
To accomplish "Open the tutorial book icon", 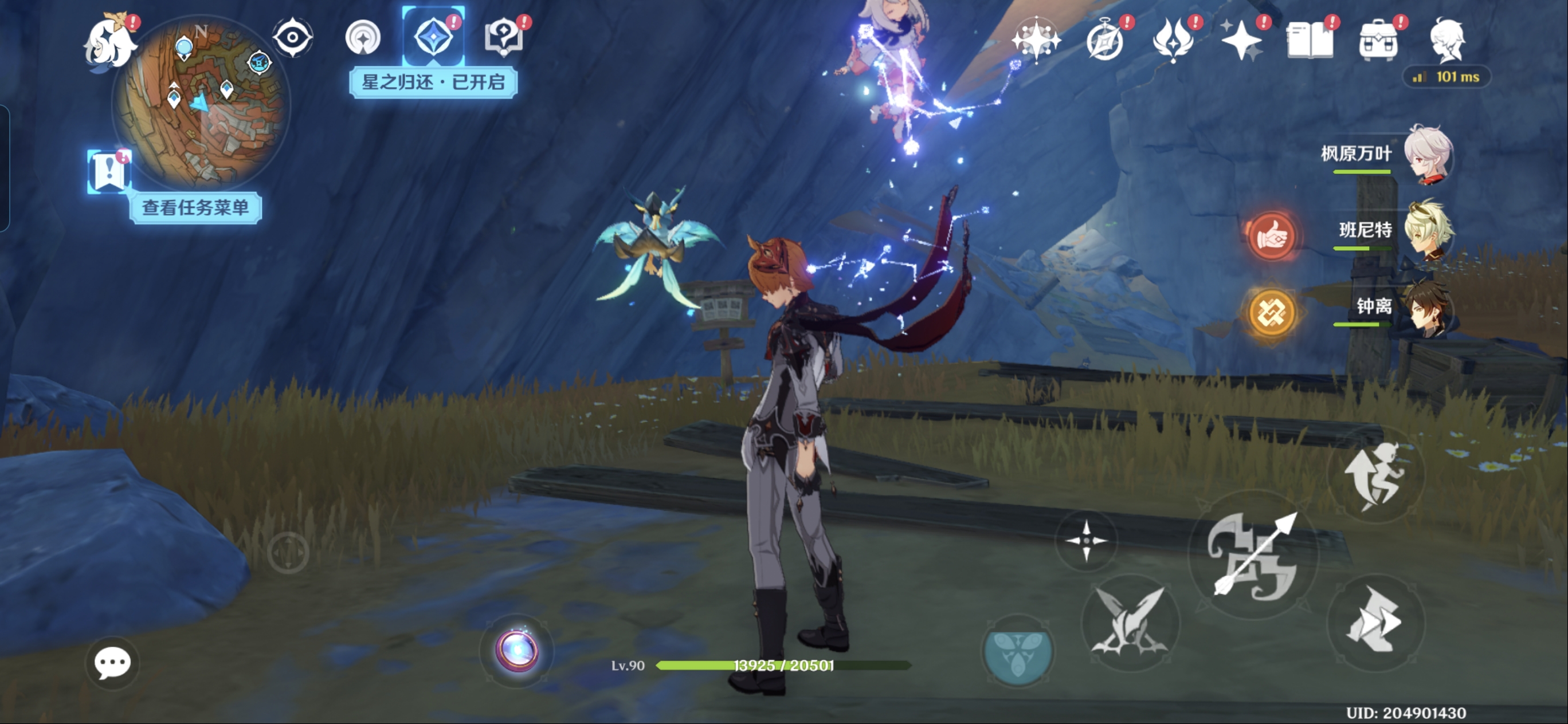I will 1311,41.
